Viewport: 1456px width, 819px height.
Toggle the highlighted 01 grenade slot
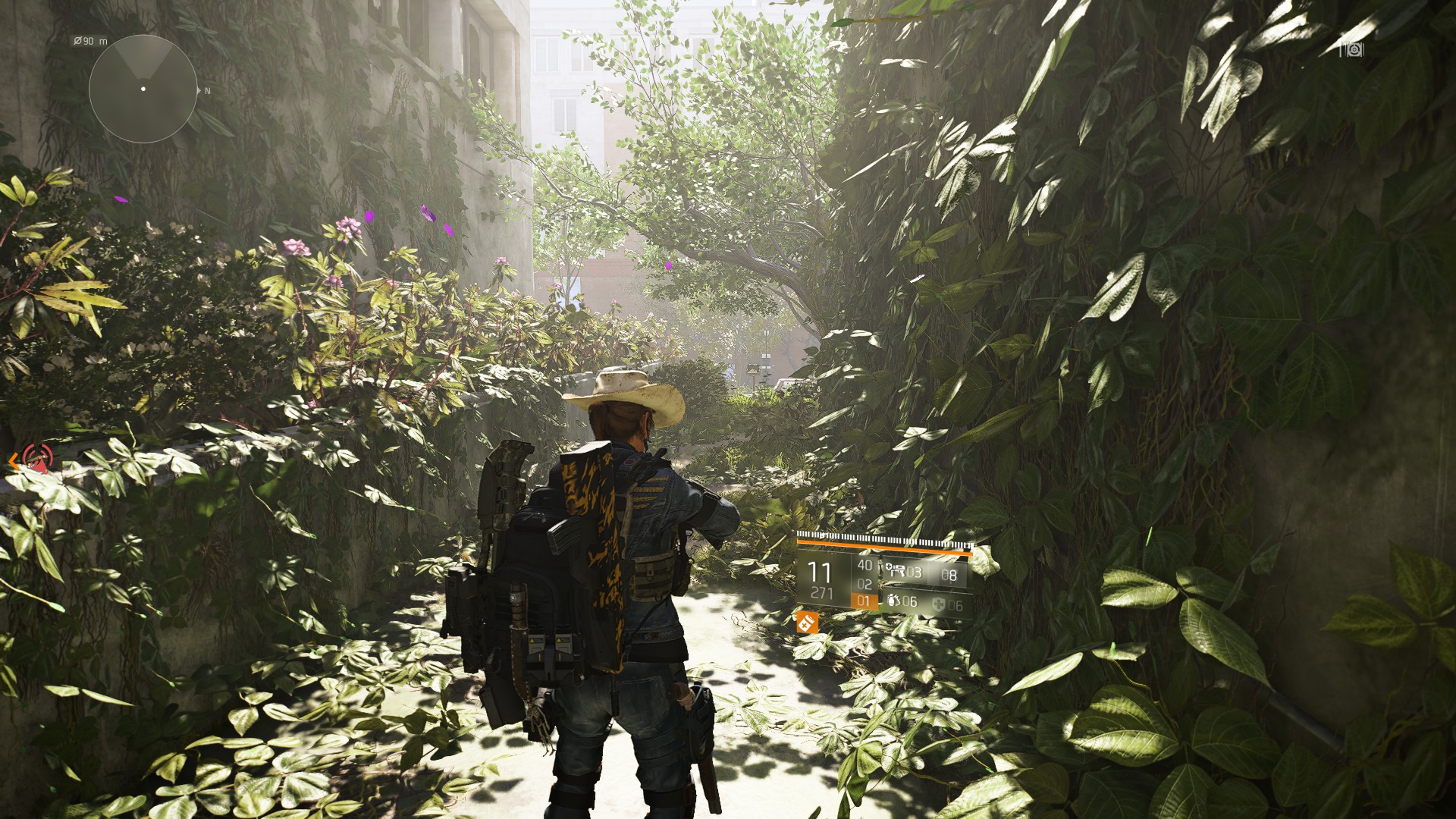(863, 601)
